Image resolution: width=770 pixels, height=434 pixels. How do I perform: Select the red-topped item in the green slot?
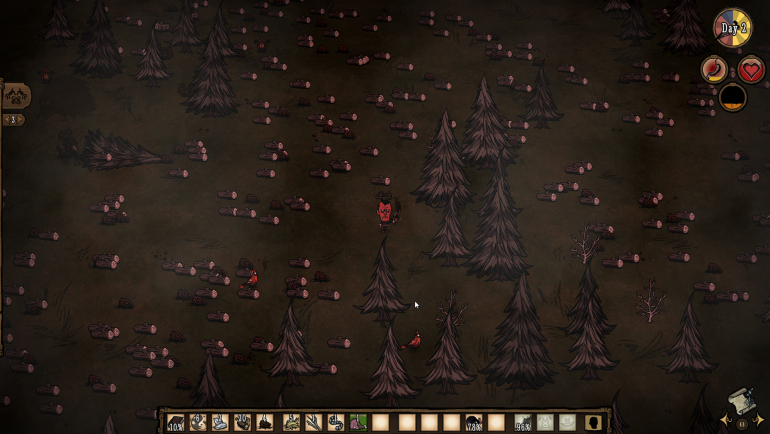coord(358,423)
